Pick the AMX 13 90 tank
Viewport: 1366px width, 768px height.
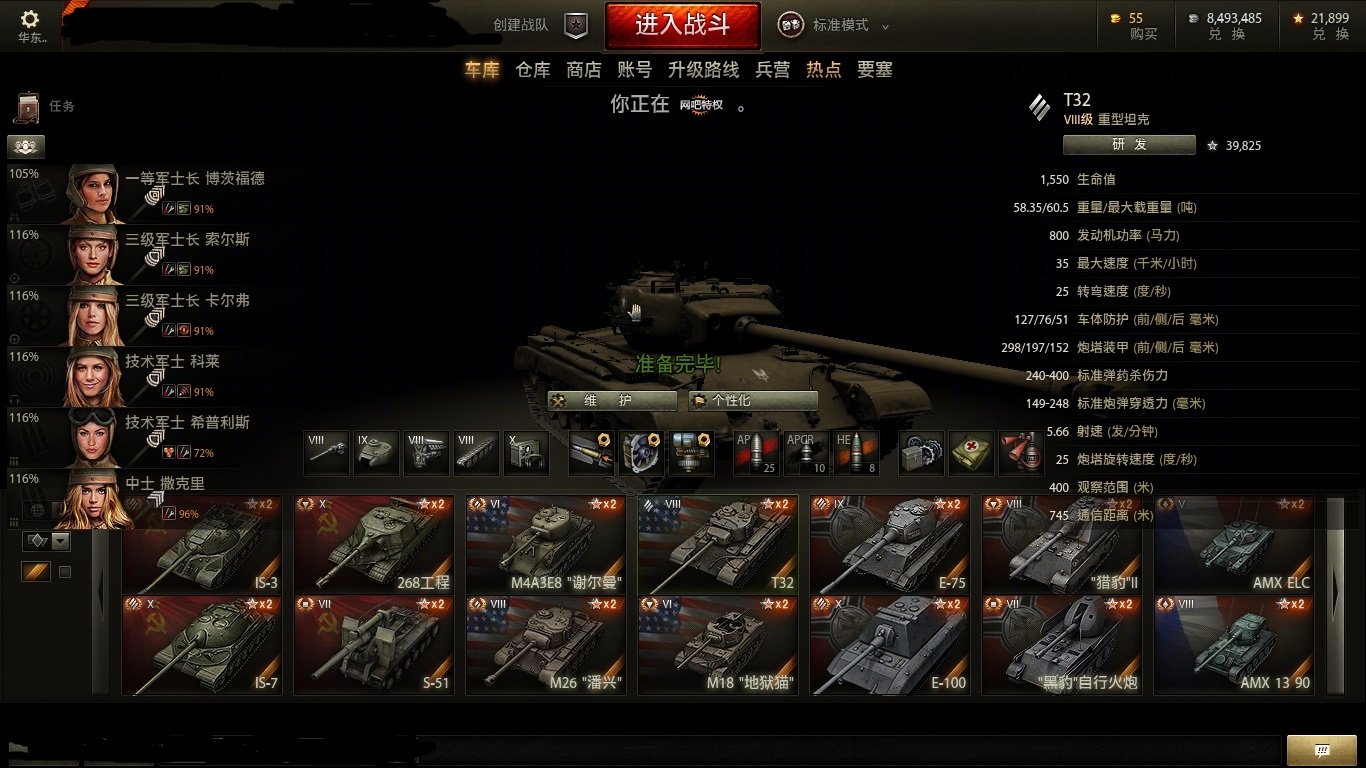point(1234,645)
